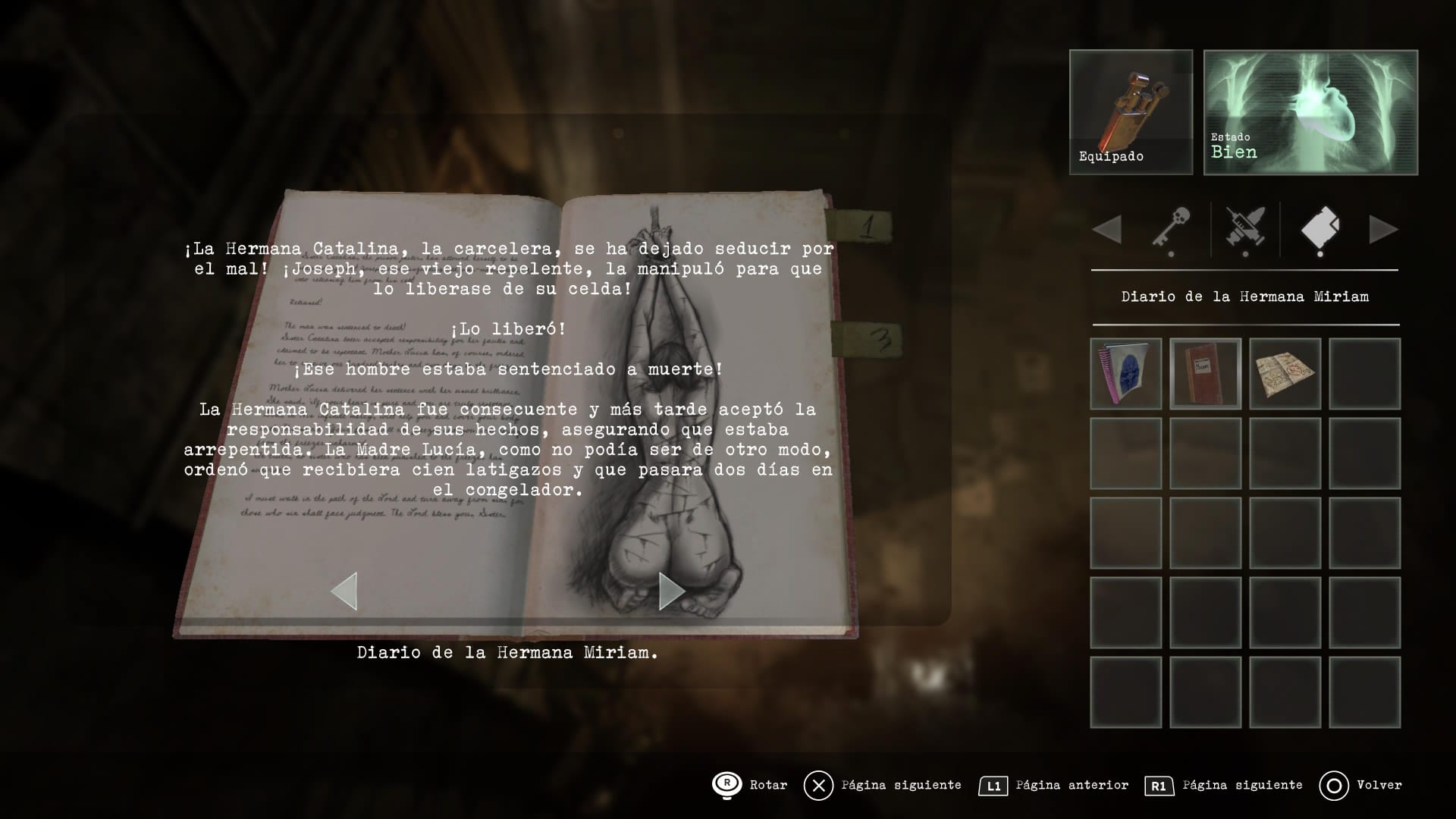
Task: Open the key items tab
Action: (x=1170, y=228)
